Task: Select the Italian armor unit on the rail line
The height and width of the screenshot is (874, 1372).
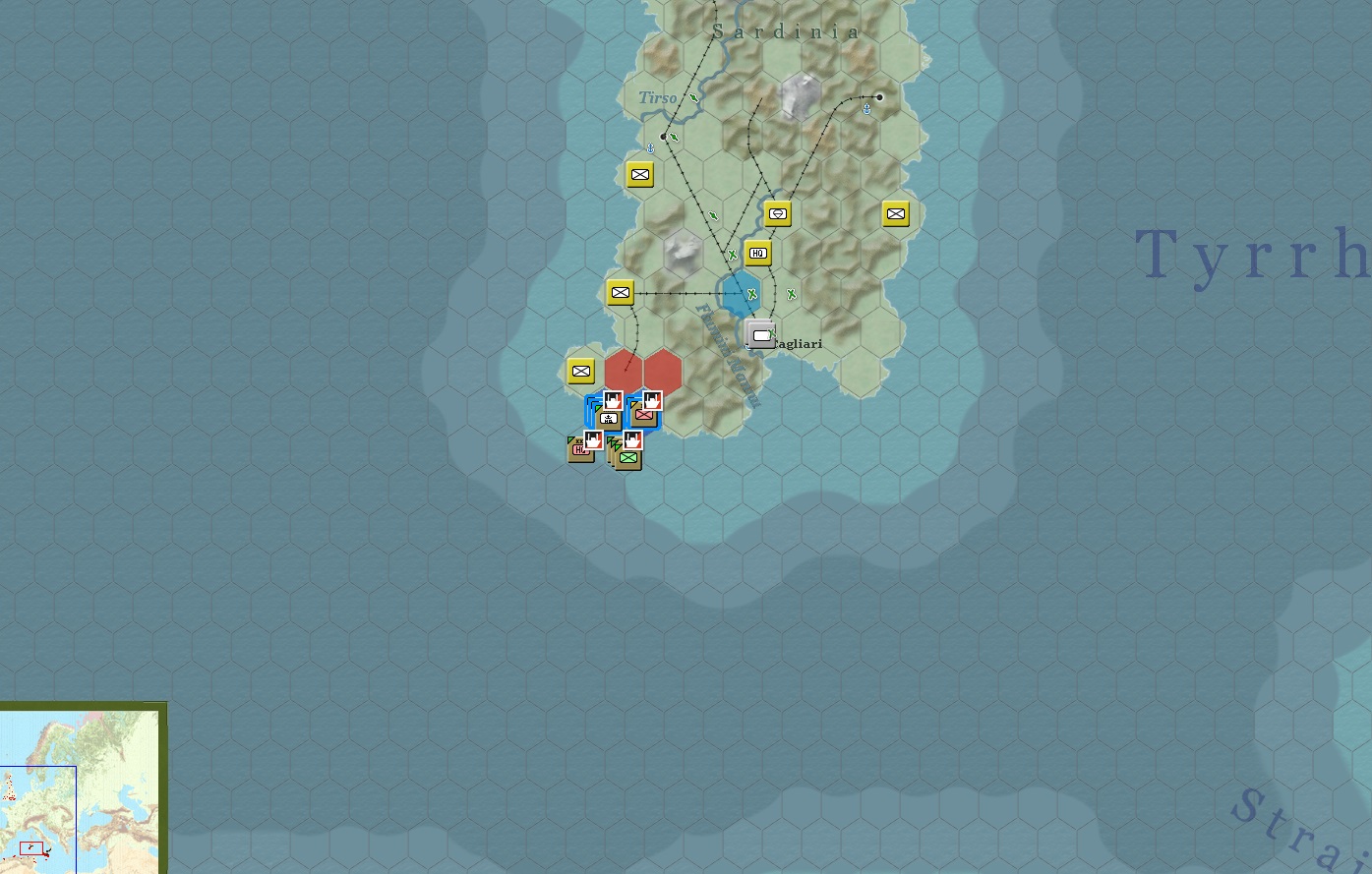Action: pyautogui.click(x=777, y=212)
